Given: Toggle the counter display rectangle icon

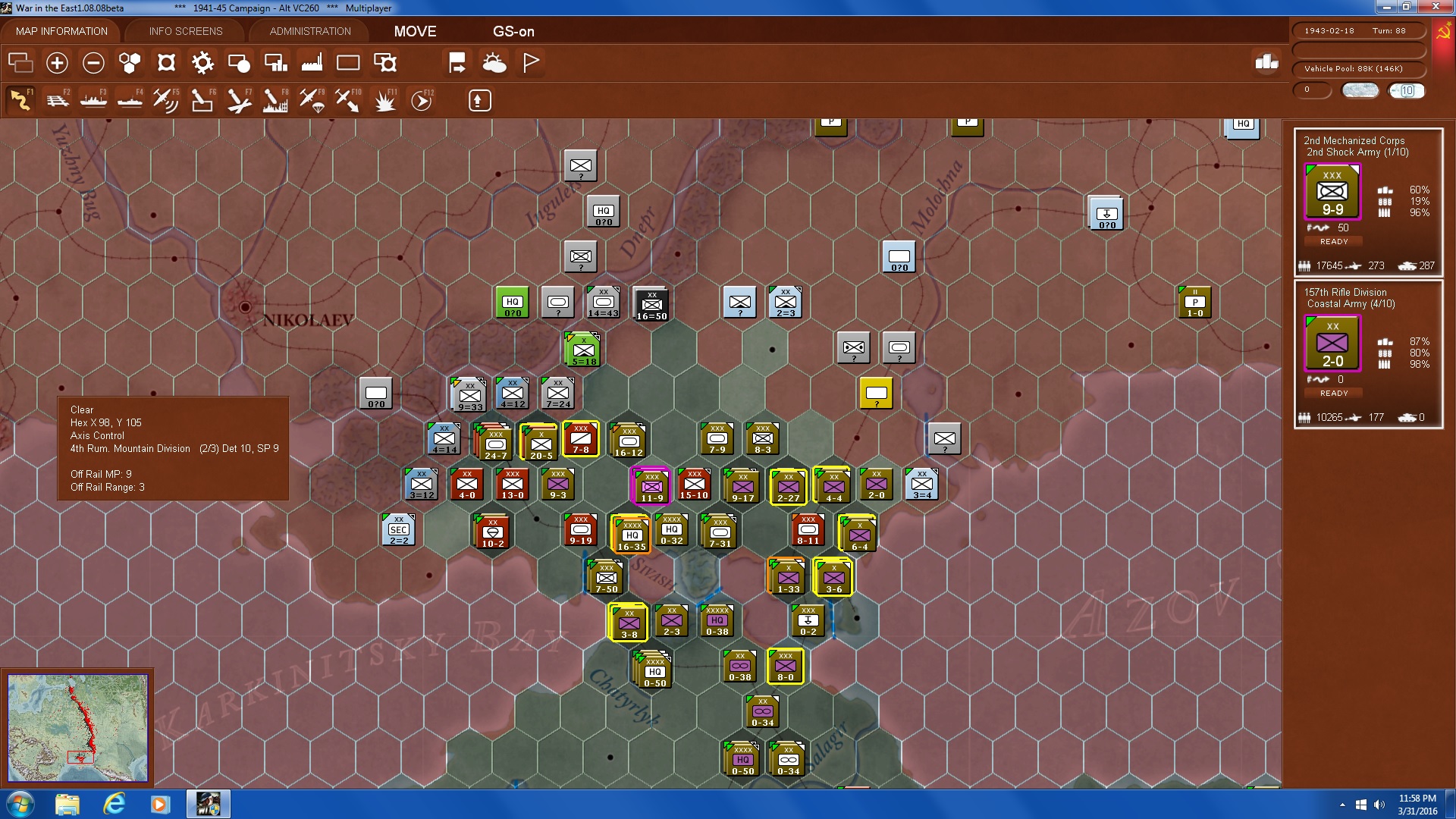Looking at the screenshot, I should coord(348,63).
